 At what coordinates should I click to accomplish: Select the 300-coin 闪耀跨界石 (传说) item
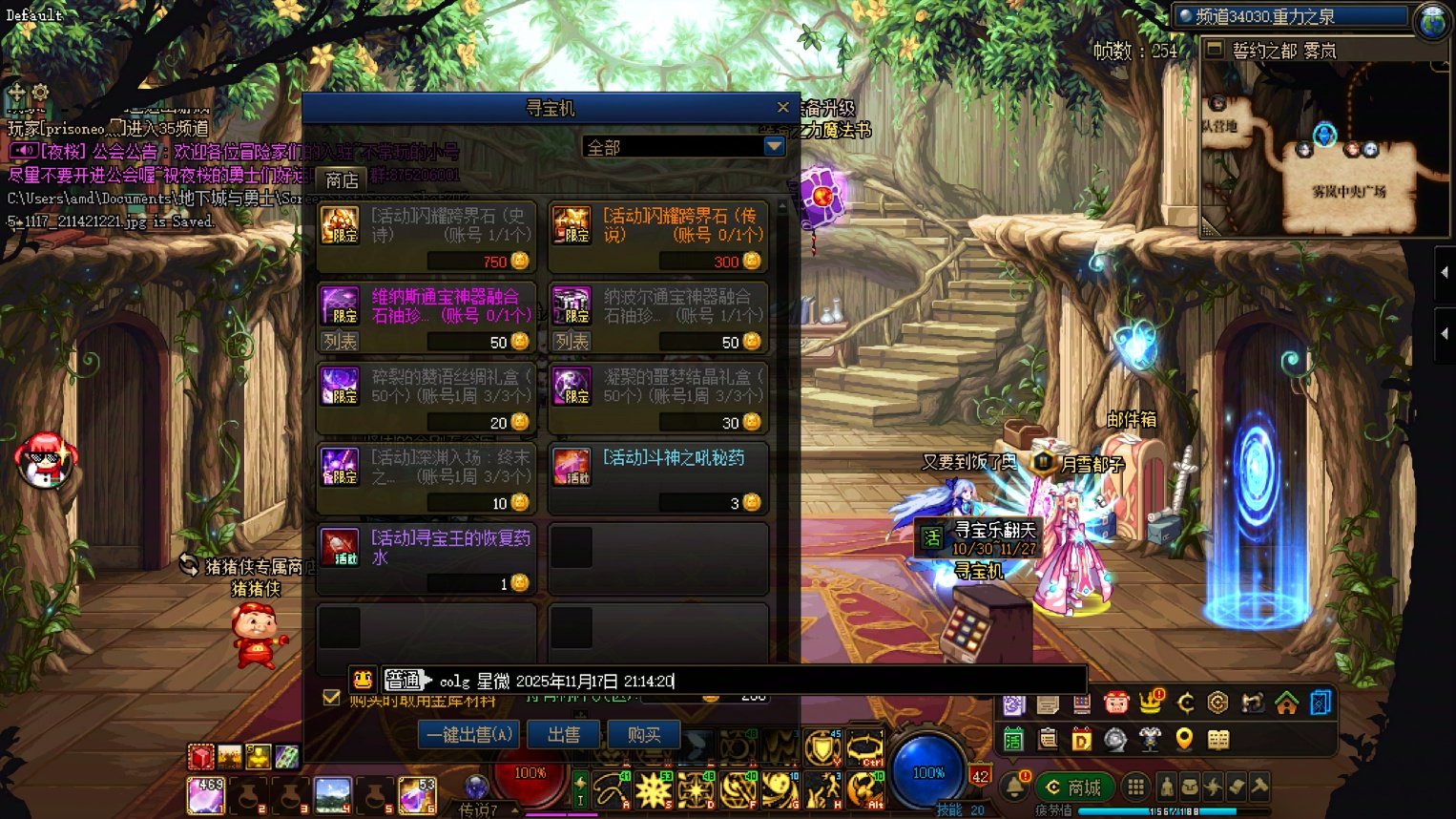click(658, 236)
